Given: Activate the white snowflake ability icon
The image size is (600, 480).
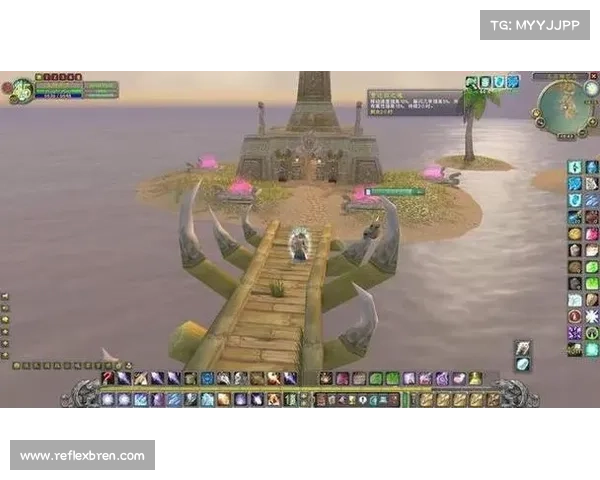Looking at the screenshot, I should coord(591,316).
